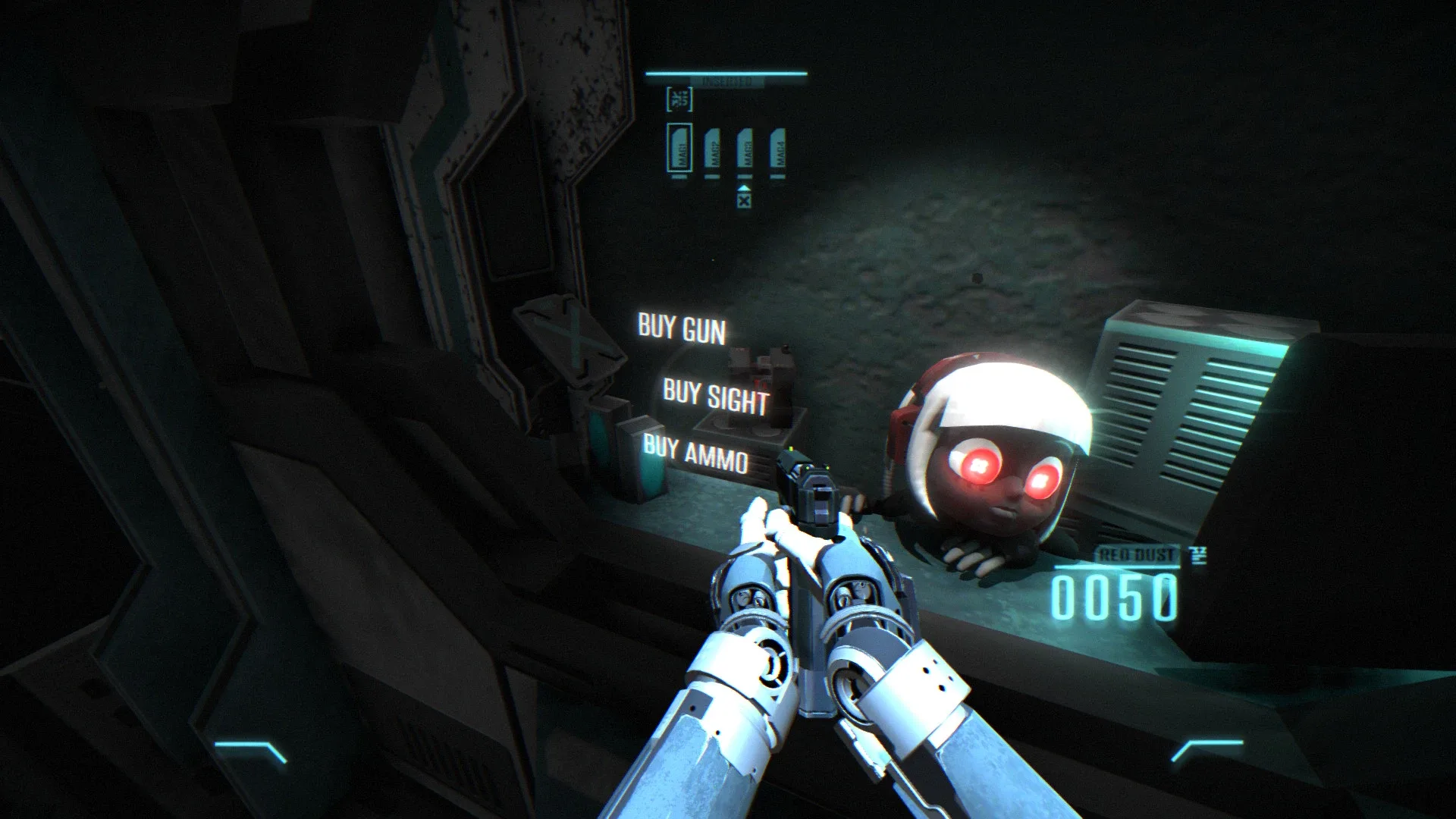This screenshot has height=819, width=1456.
Task: Toggle the small cyan switch below MAG3
Action: [745, 177]
